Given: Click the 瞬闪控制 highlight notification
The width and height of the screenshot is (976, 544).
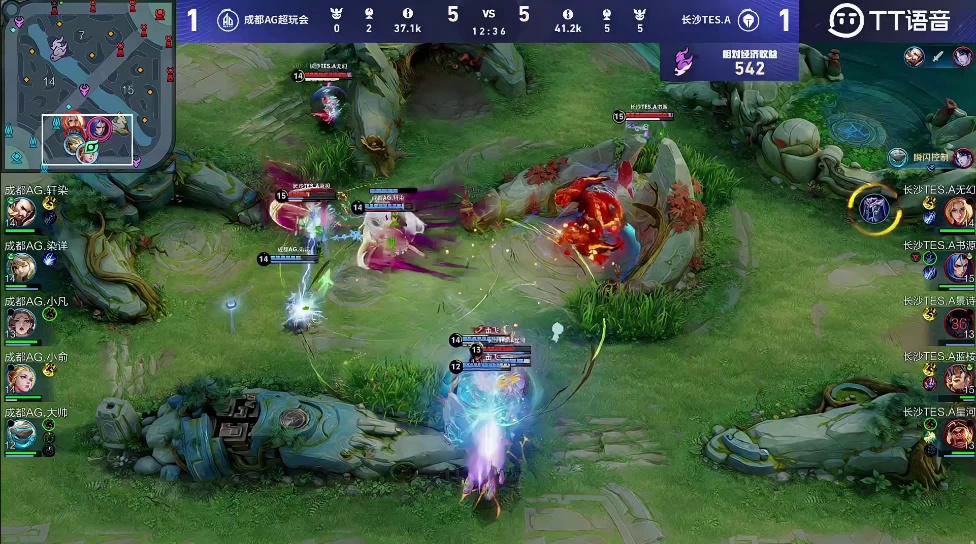Looking at the screenshot, I should tap(930, 158).
